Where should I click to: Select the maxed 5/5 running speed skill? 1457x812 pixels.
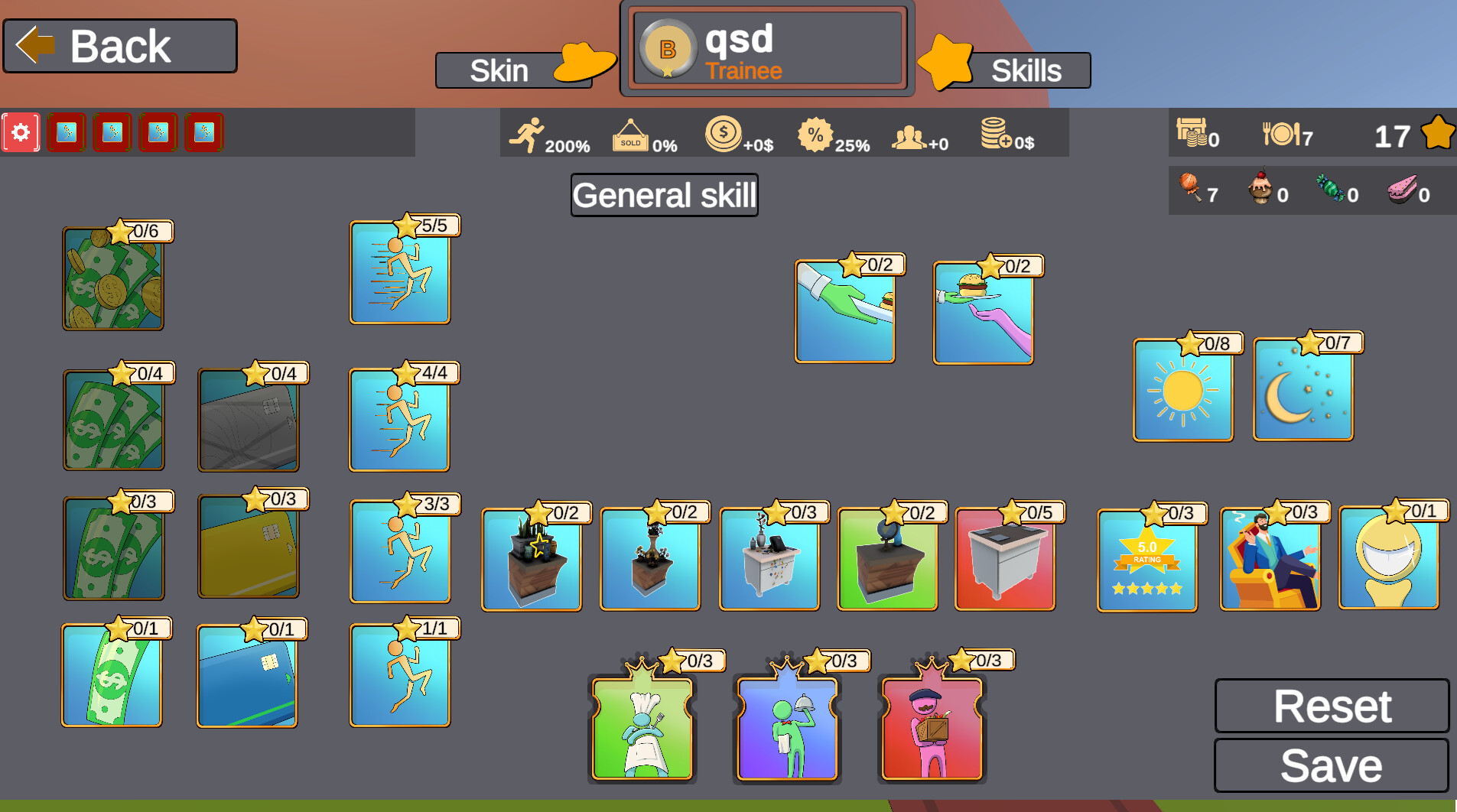click(399, 275)
